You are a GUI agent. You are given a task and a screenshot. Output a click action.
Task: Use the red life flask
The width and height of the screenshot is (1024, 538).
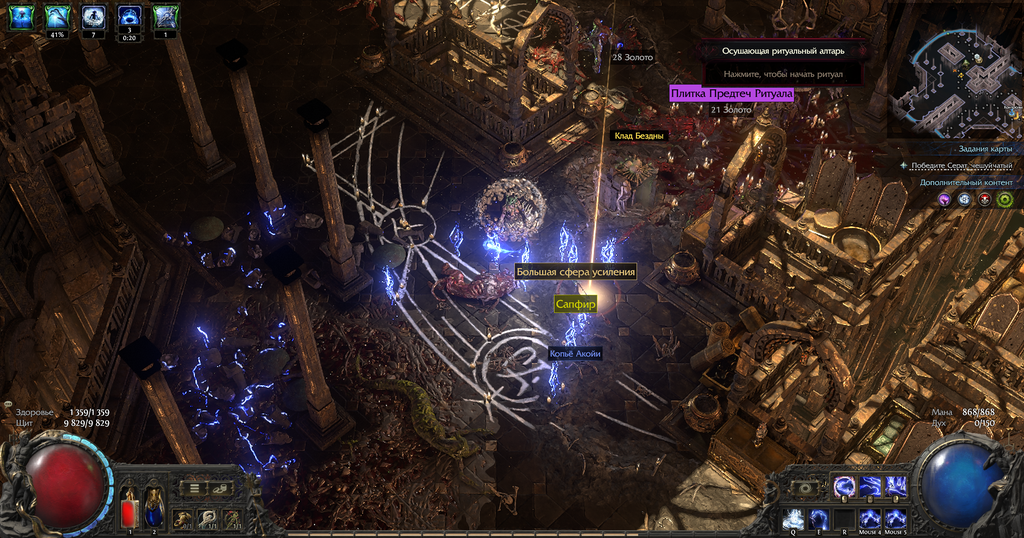[130, 506]
